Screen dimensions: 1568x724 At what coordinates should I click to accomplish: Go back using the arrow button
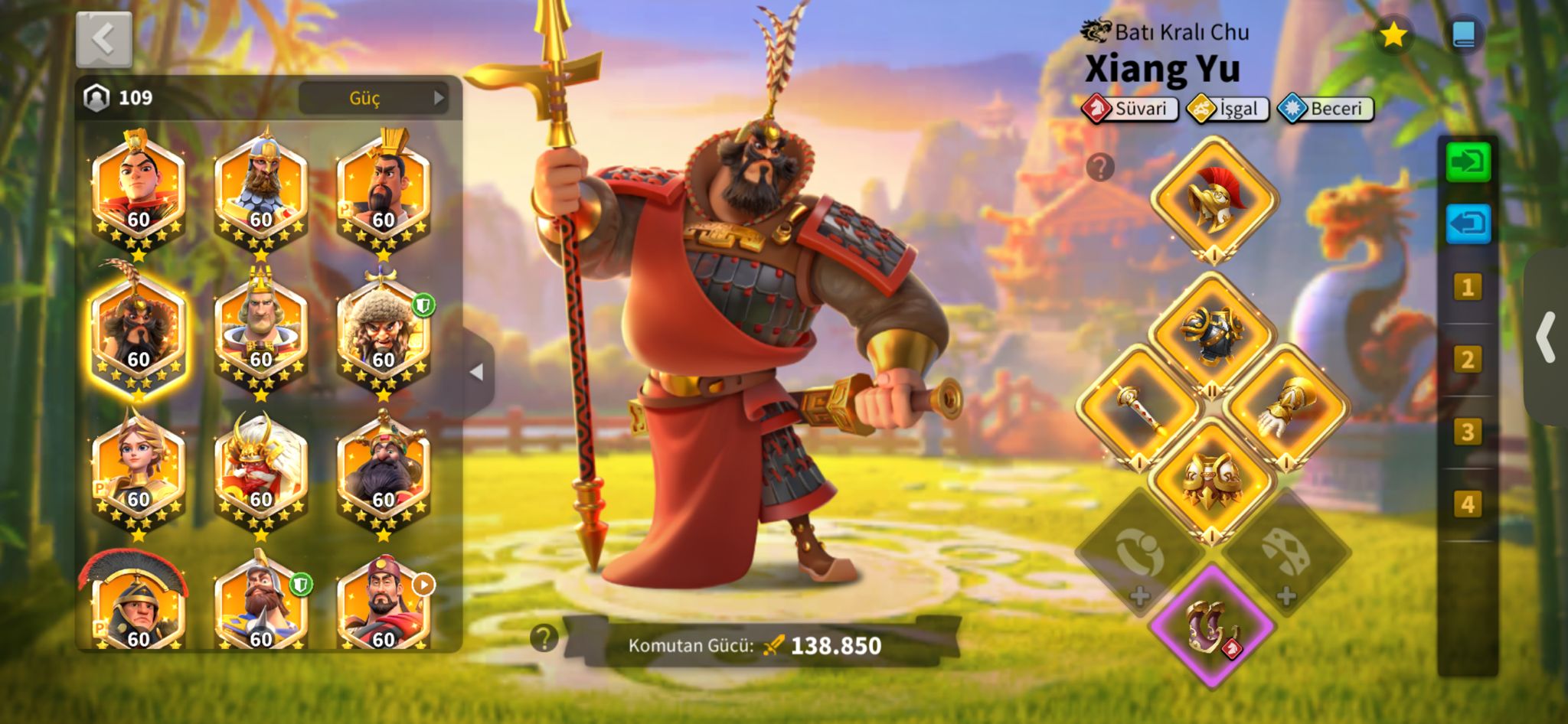(x=104, y=39)
